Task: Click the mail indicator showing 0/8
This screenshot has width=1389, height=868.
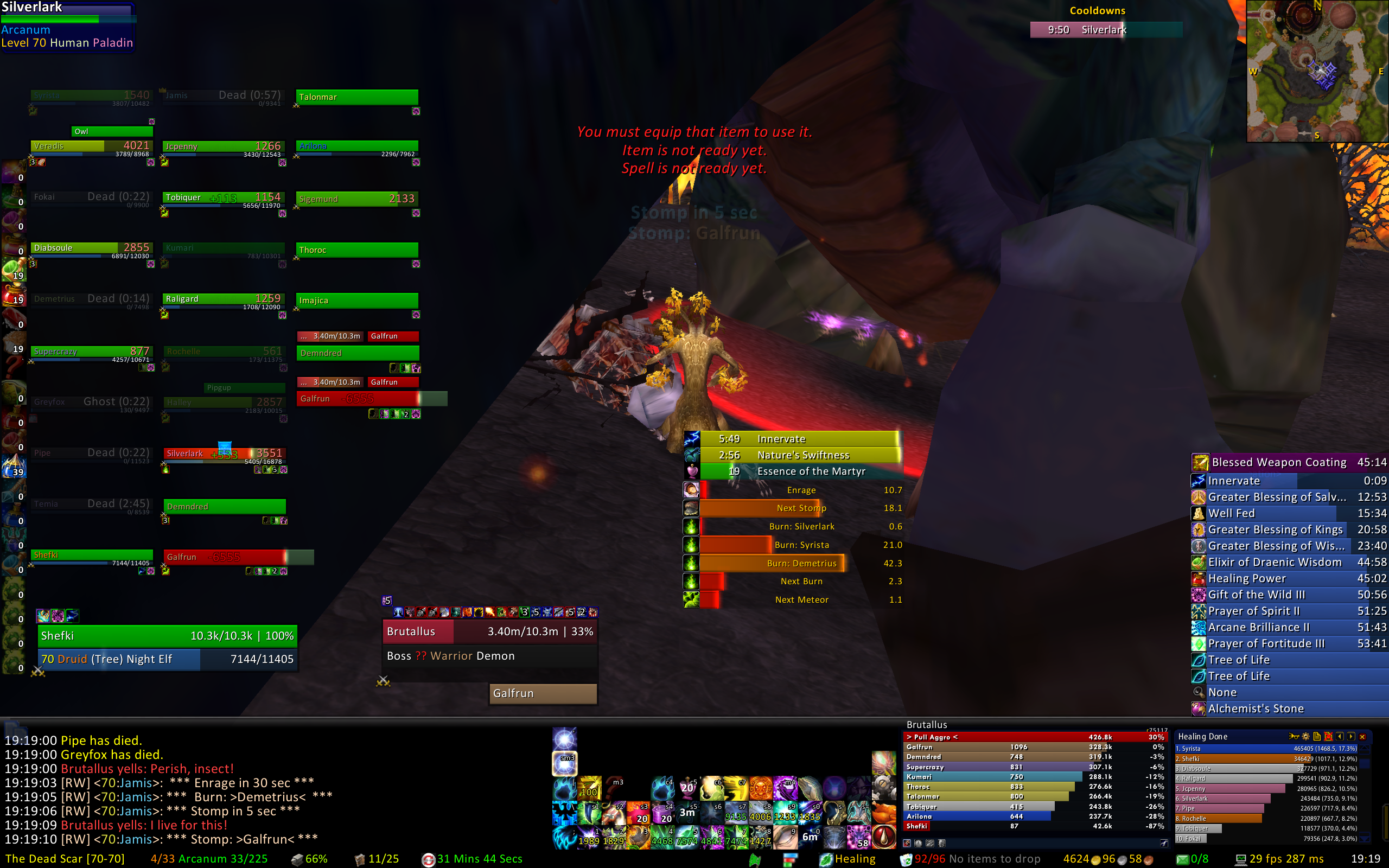Action: (1193, 859)
